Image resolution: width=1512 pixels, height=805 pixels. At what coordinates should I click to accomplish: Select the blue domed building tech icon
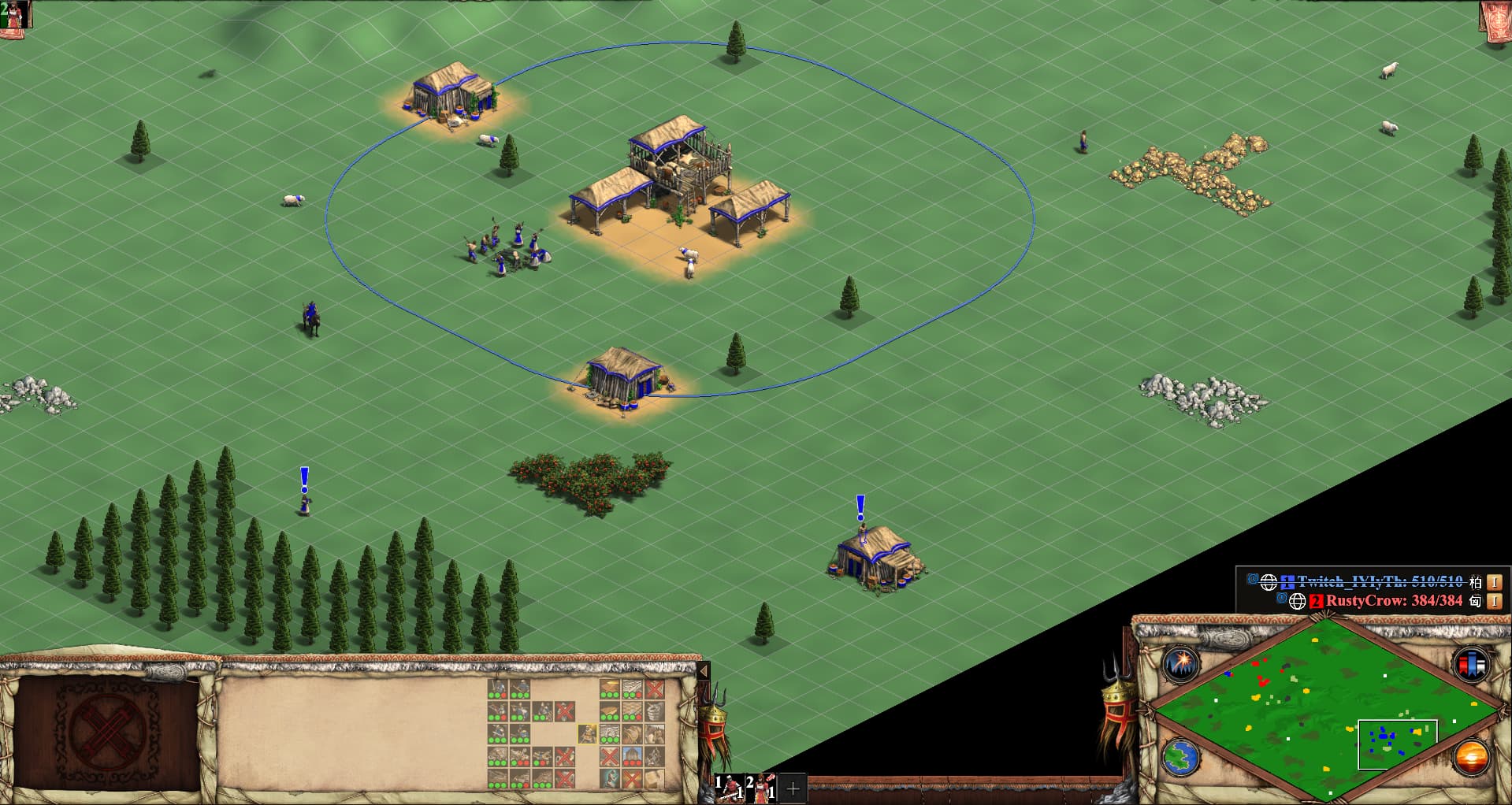pyautogui.click(x=631, y=757)
